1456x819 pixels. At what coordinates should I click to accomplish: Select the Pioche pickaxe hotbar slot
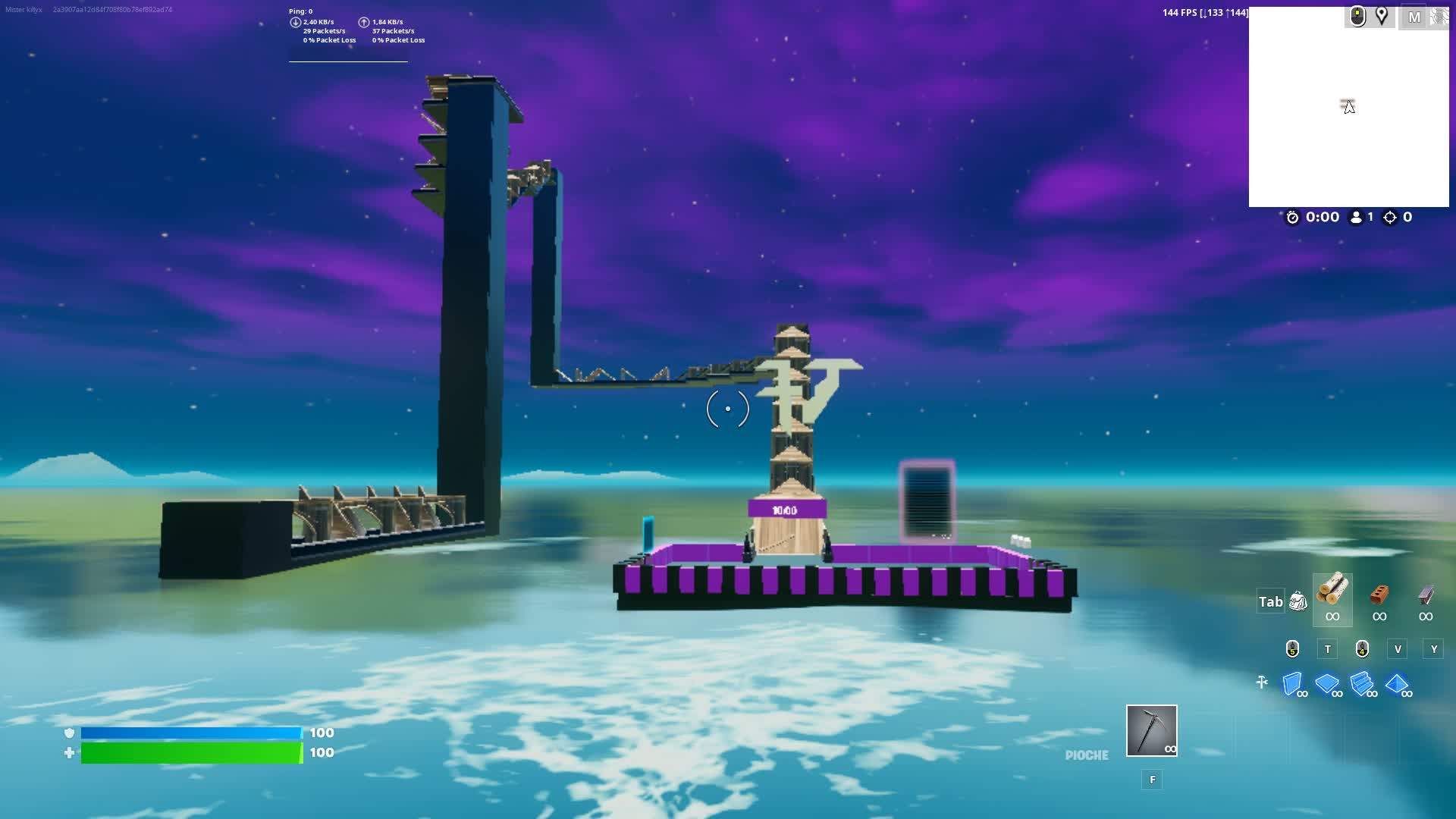point(1151,730)
